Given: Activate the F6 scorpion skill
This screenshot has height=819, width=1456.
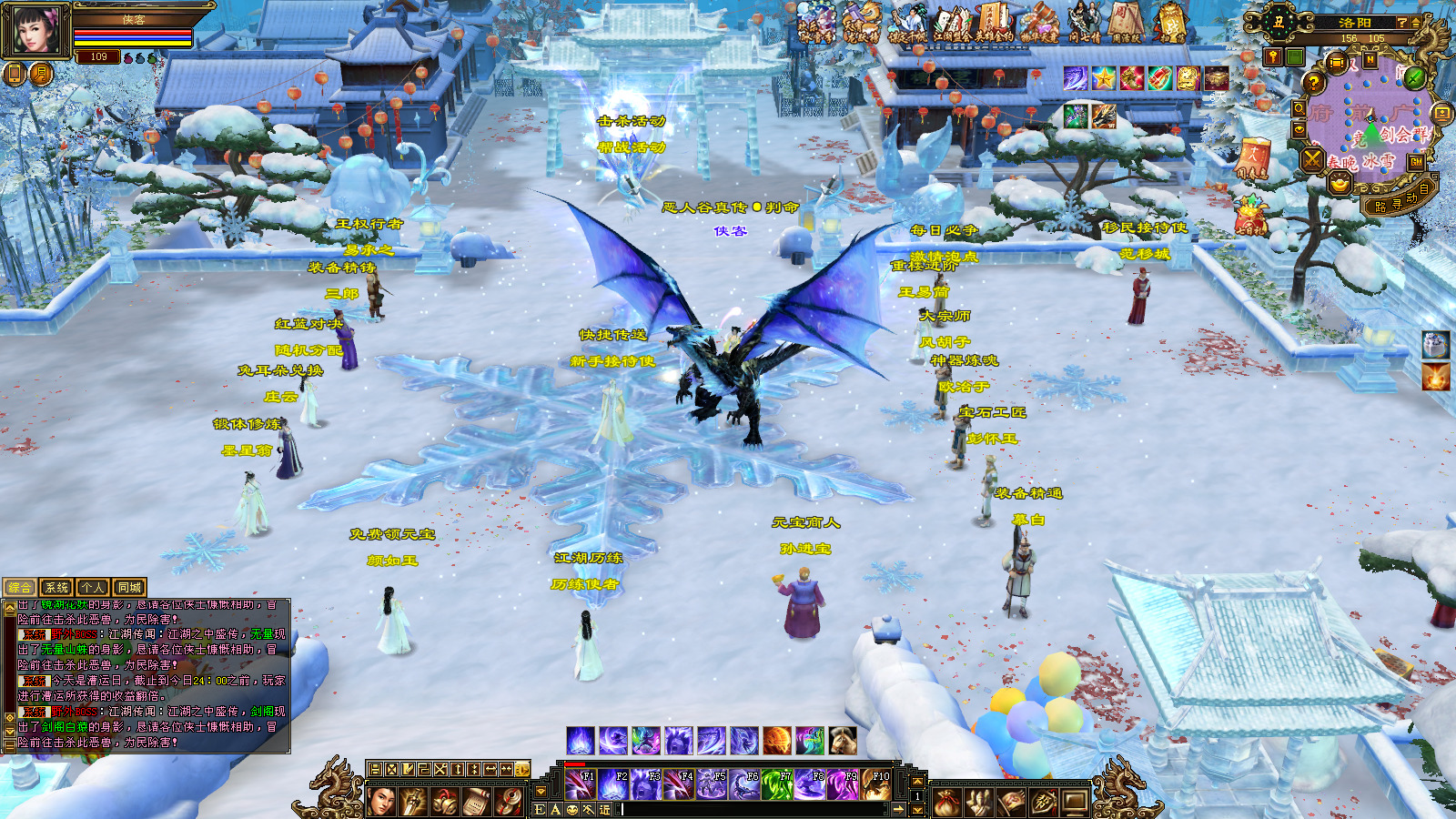Looking at the screenshot, I should (743, 784).
